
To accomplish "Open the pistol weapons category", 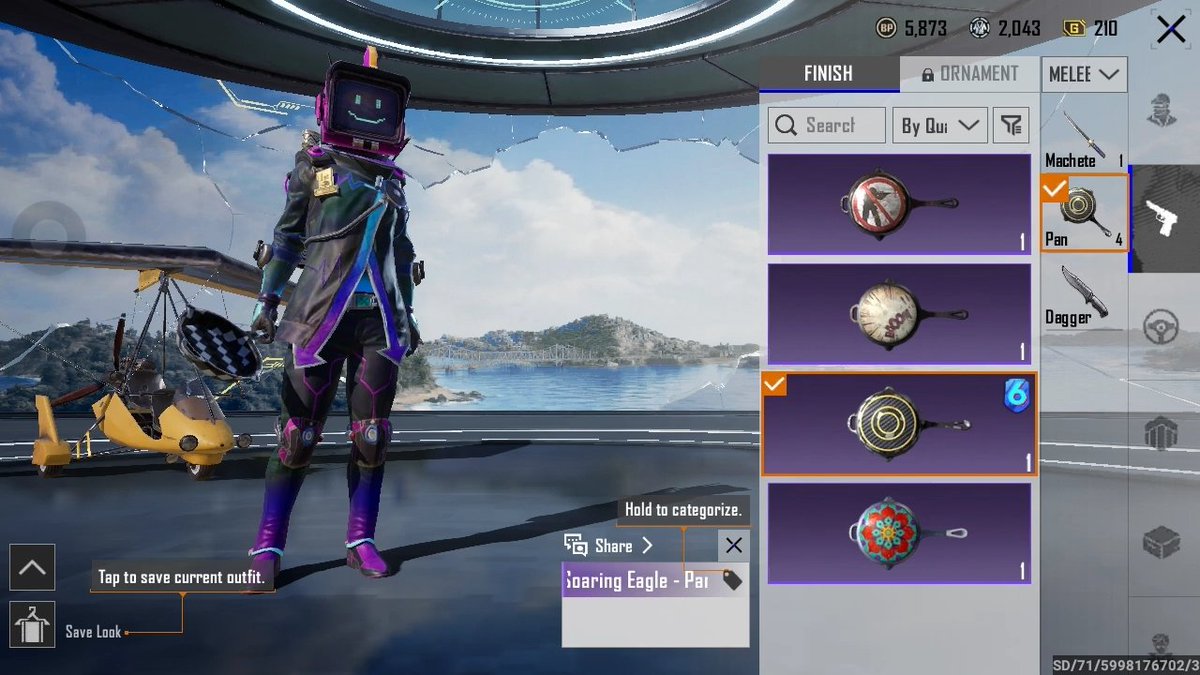I will [1162, 218].
